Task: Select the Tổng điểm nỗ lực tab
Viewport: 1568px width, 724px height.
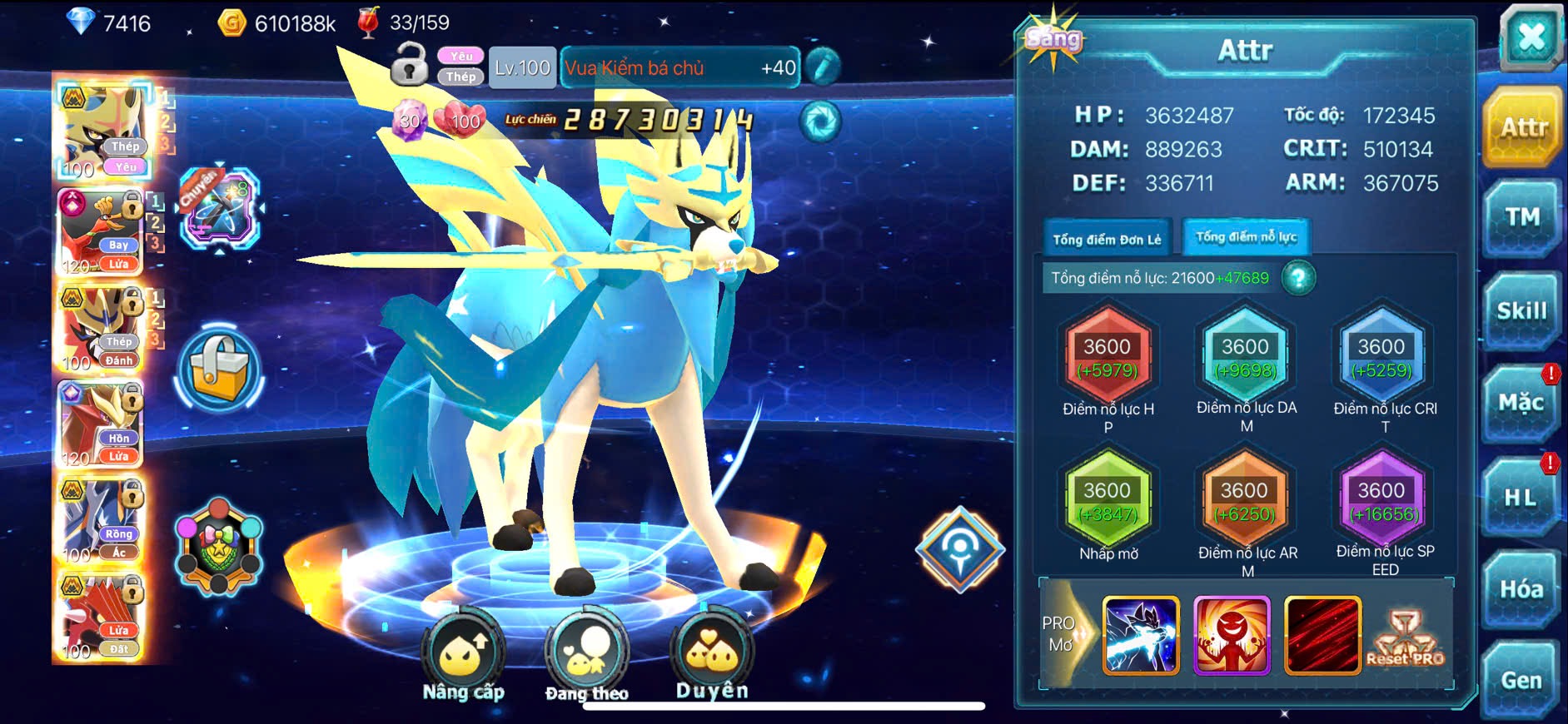Action: coord(1246,237)
